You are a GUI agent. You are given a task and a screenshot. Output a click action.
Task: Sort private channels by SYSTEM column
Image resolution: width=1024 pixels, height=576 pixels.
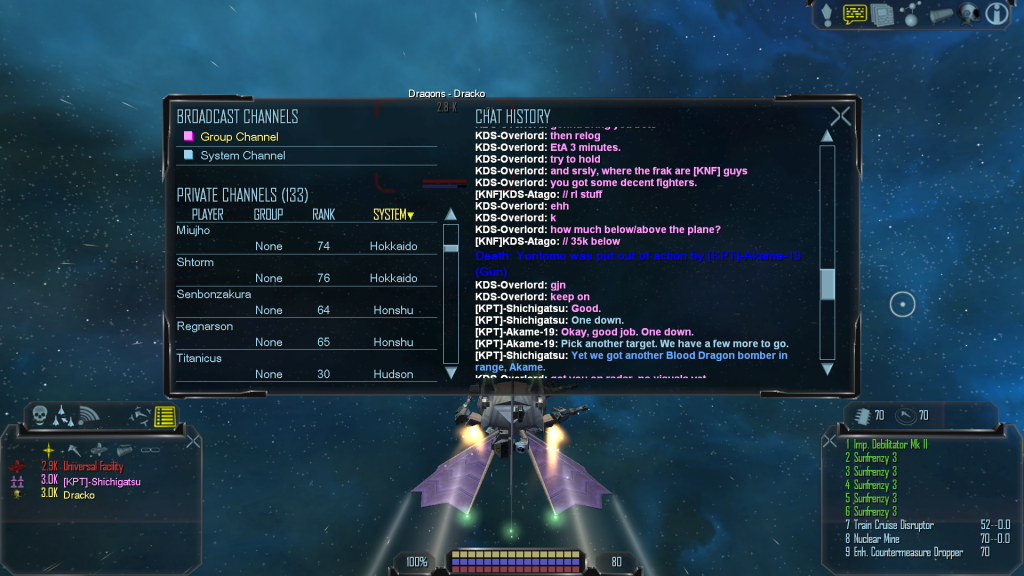point(392,215)
